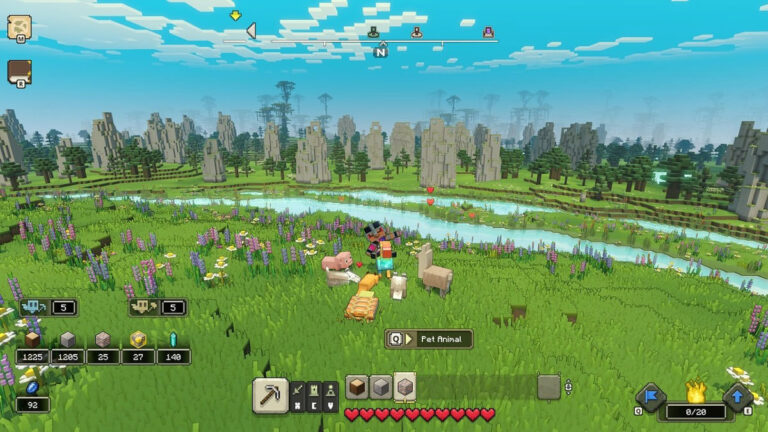This screenshot has width=768, height=432.
Task: Click the yellow arrow compass marker
Action: coord(236,16)
